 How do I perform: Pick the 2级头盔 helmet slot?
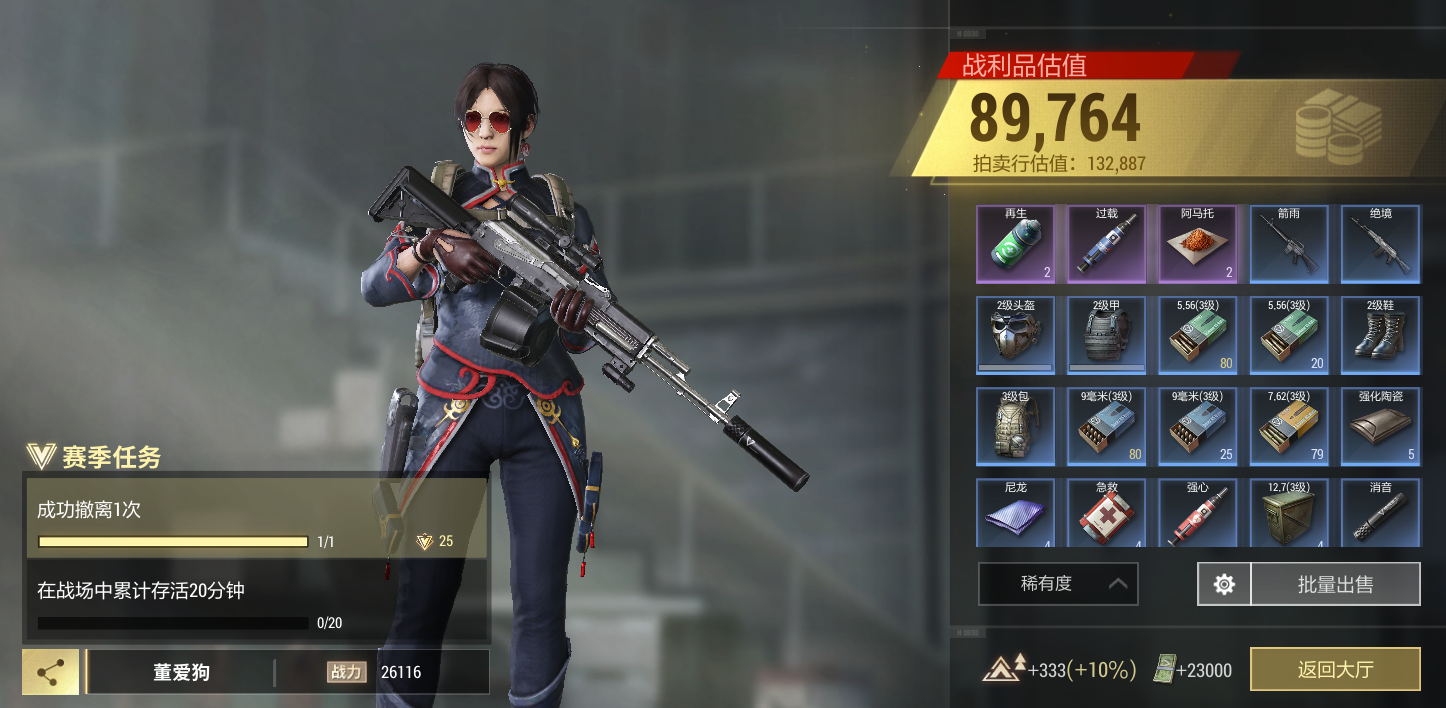tap(1015, 335)
